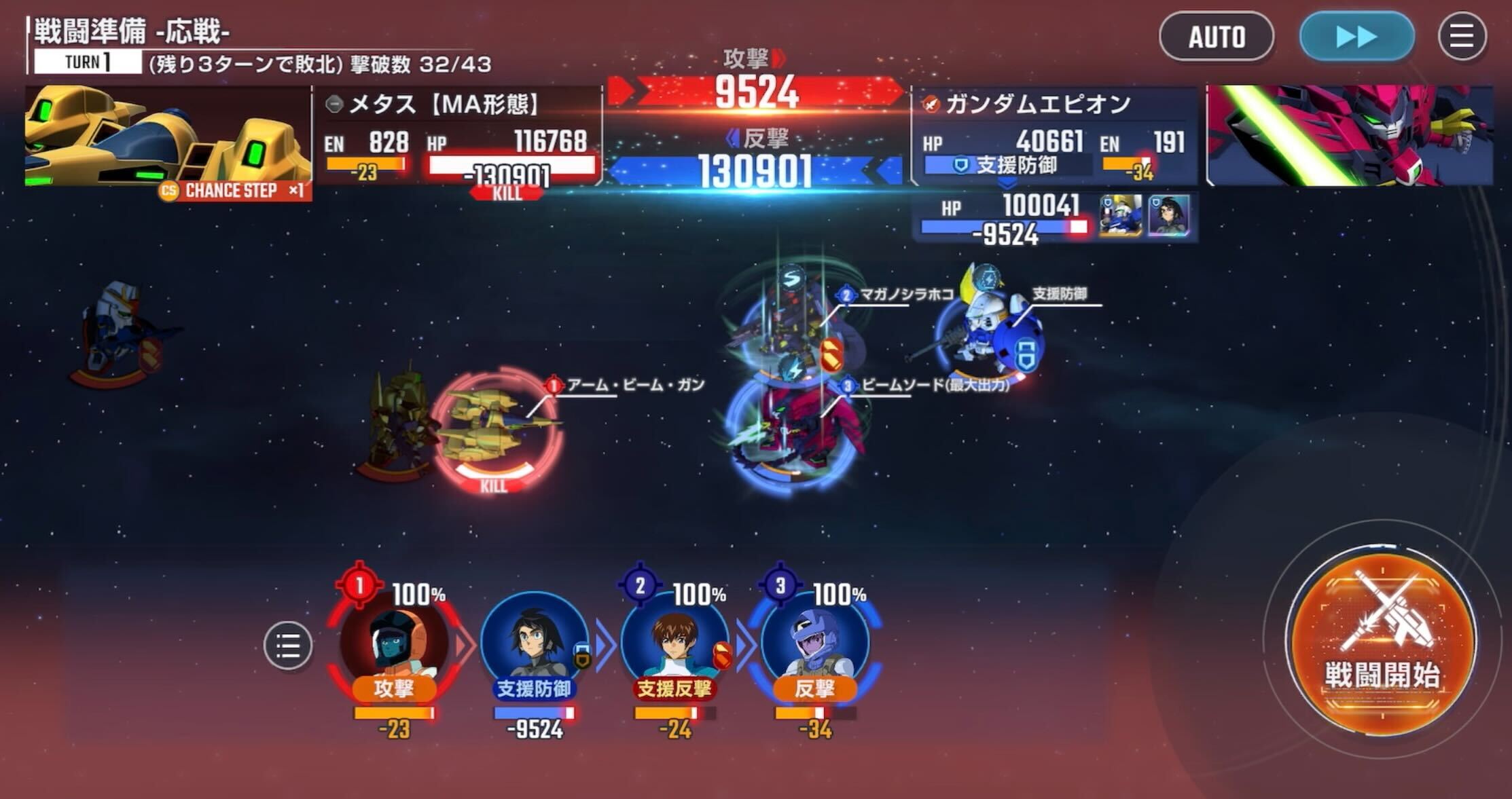
Task: Toggle the AUTO battle mode
Action: [1217, 37]
